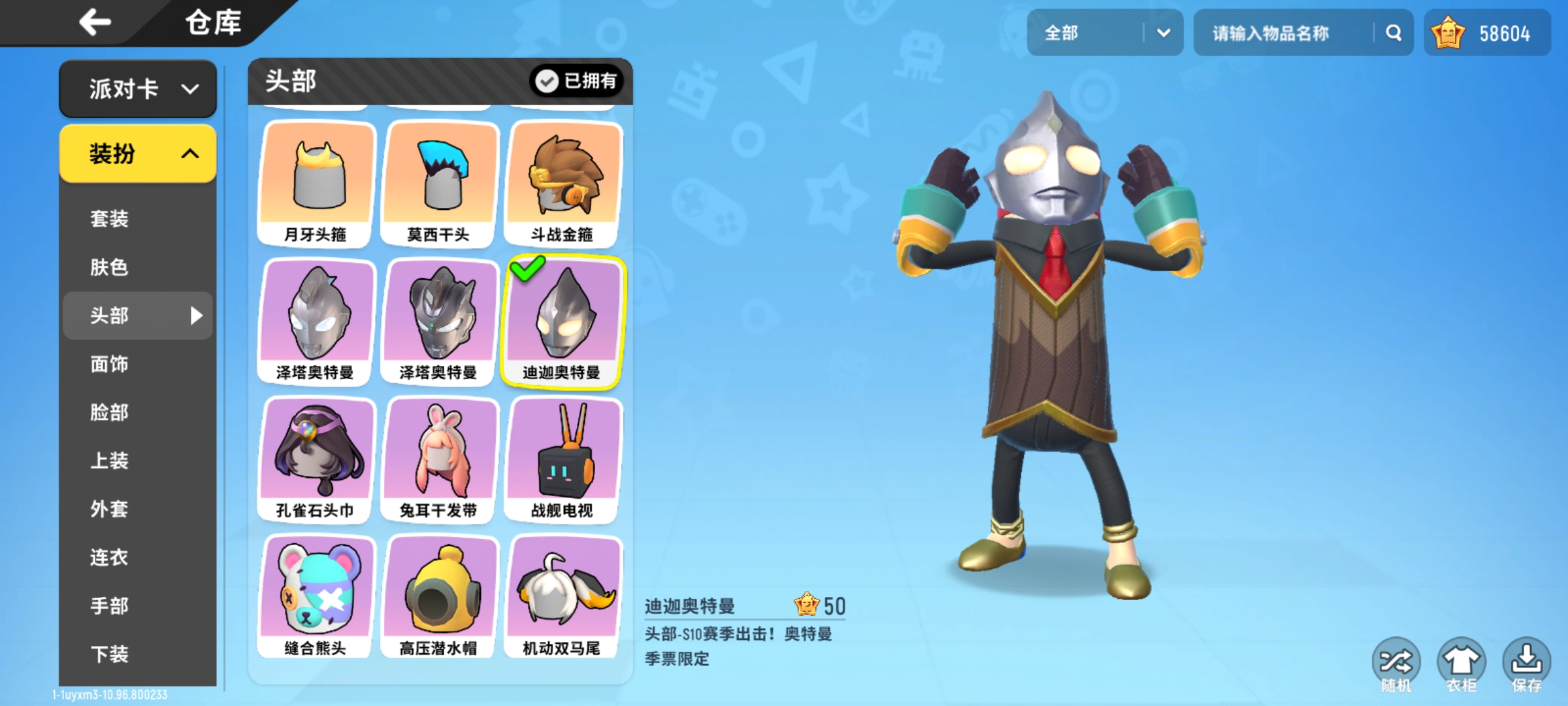Click the search magnifier icon
Screen dimensions: 1568x706
coord(1393,32)
